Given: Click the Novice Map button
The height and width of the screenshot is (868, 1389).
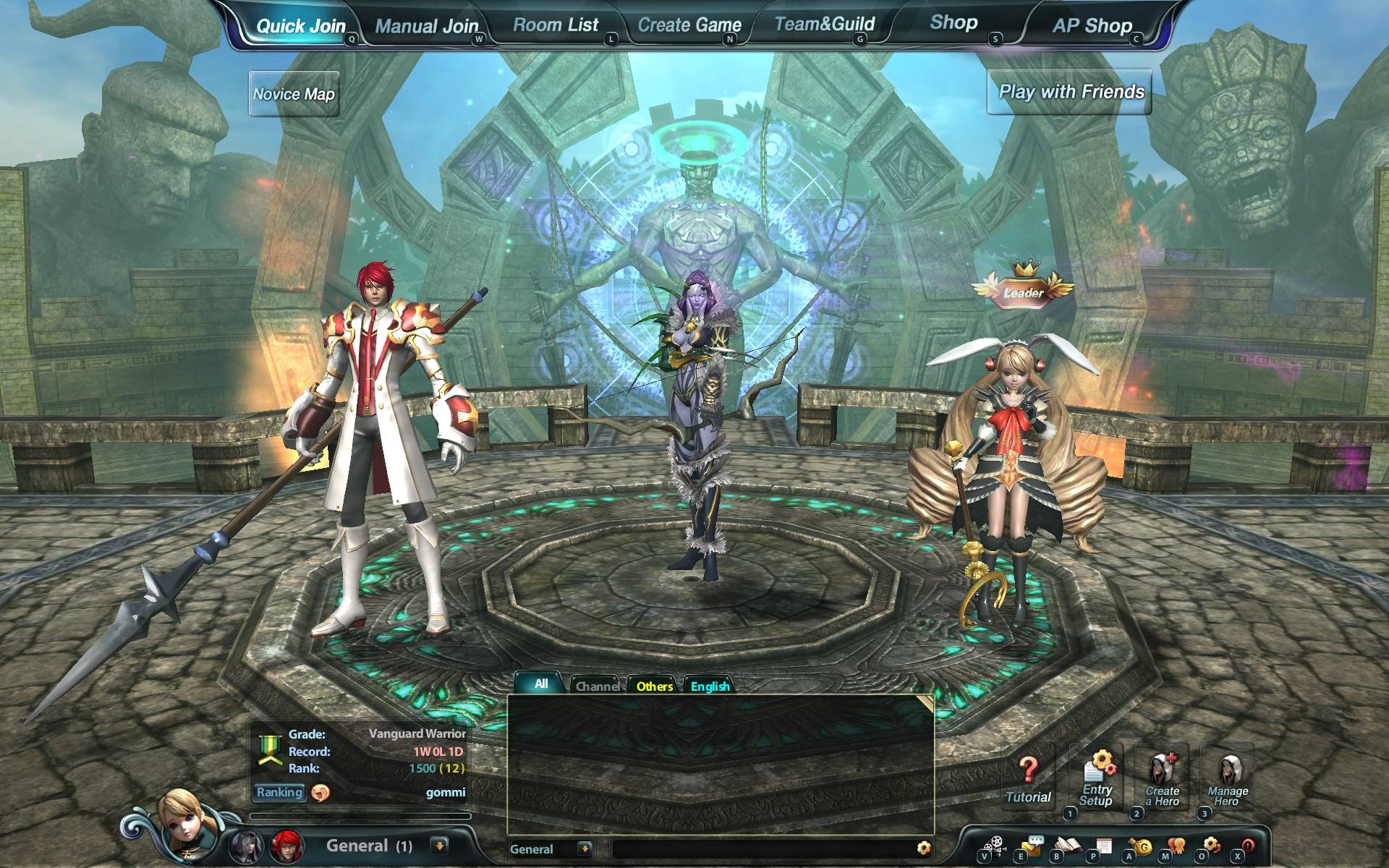Looking at the screenshot, I should tap(294, 94).
